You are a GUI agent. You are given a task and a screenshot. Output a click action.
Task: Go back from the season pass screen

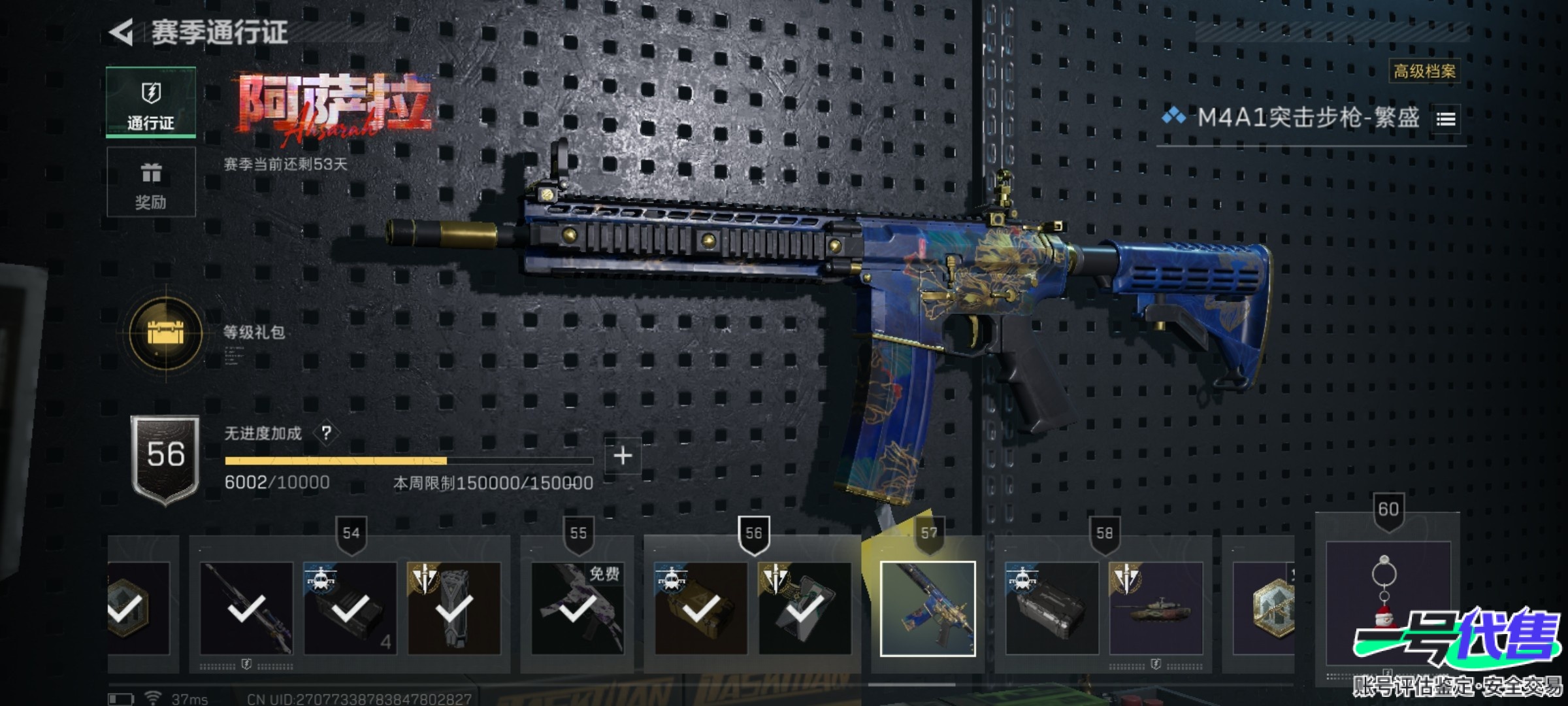coord(122,32)
